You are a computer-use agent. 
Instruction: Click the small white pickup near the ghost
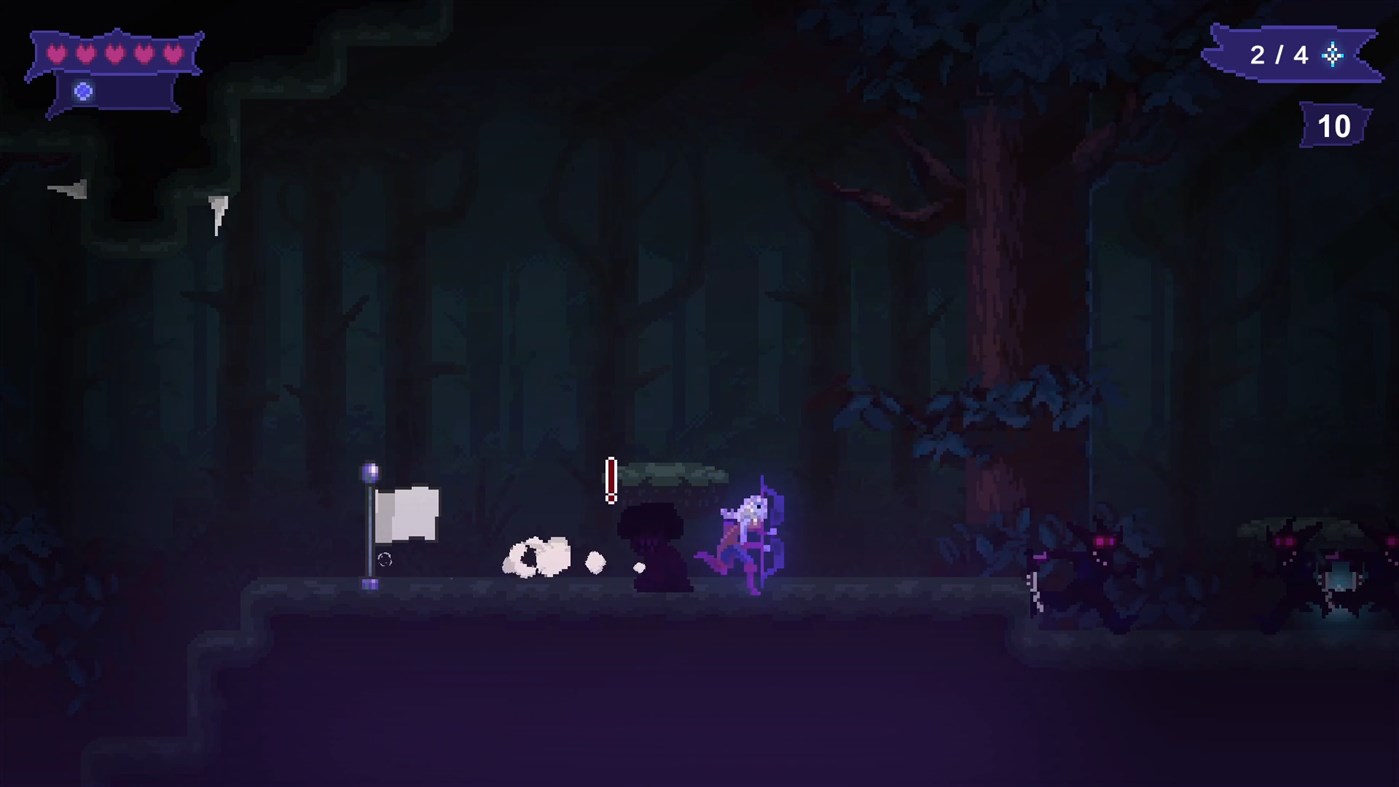click(x=594, y=561)
